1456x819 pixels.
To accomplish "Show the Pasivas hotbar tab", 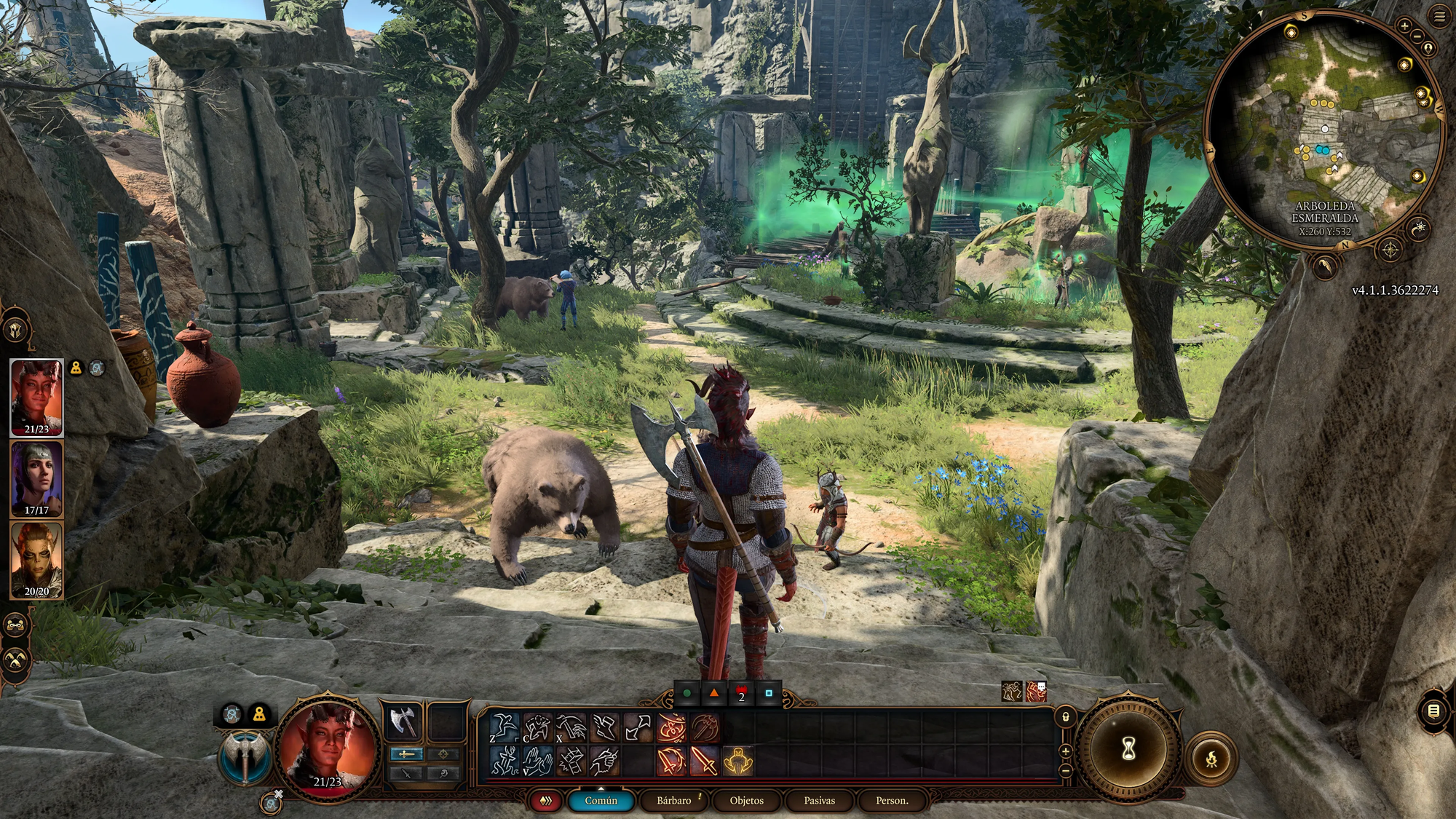I will (819, 800).
